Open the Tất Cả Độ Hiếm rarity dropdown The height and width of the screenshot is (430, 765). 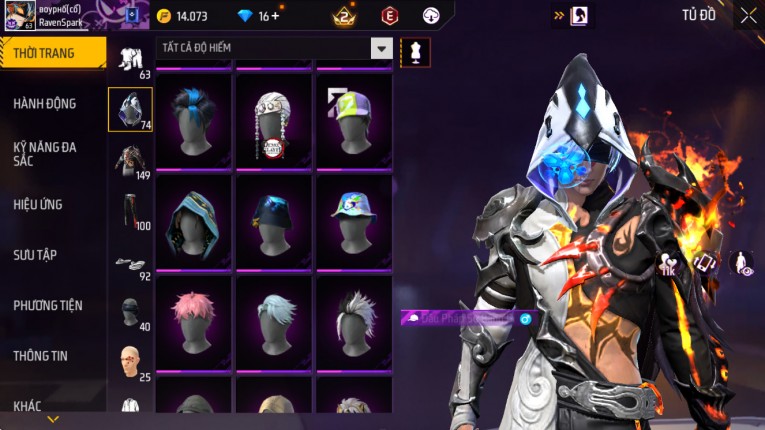click(381, 48)
